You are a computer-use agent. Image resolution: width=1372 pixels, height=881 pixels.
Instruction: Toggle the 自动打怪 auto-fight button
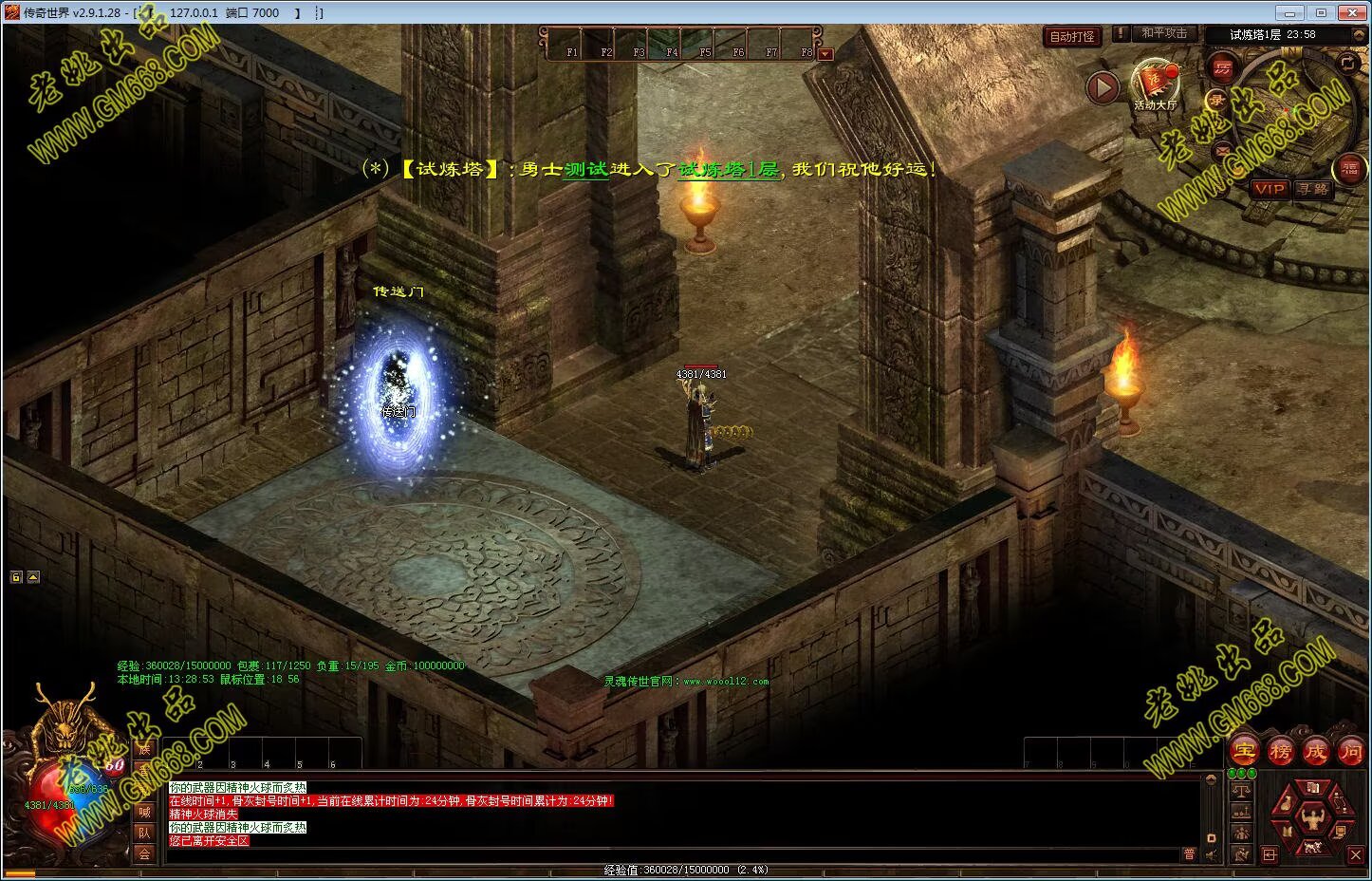(x=1071, y=37)
